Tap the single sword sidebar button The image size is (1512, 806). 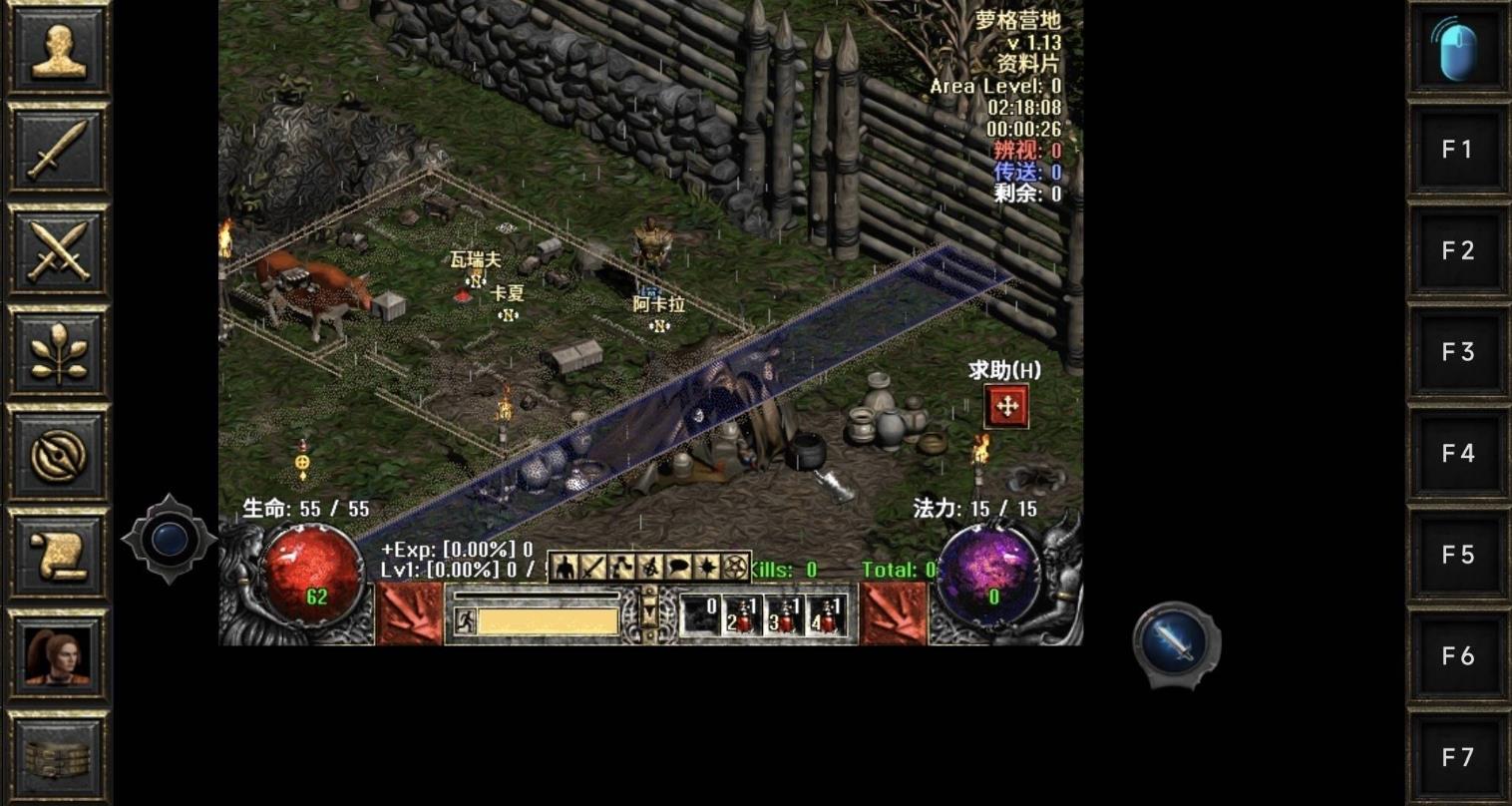point(58,150)
